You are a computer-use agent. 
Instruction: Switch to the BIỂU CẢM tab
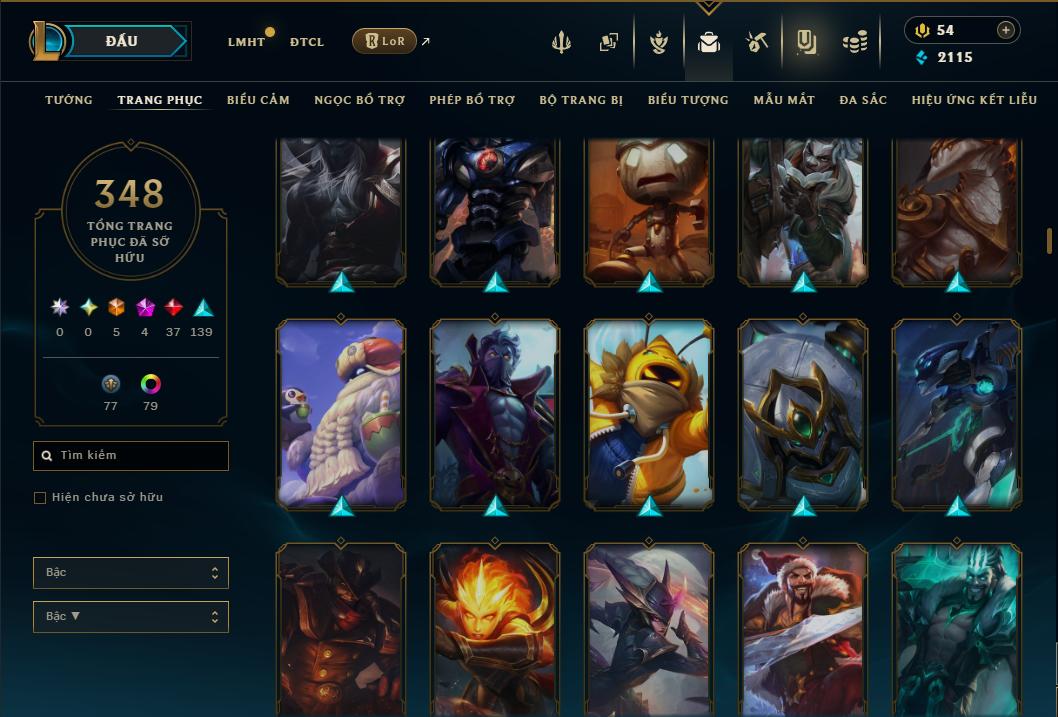tap(258, 100)
